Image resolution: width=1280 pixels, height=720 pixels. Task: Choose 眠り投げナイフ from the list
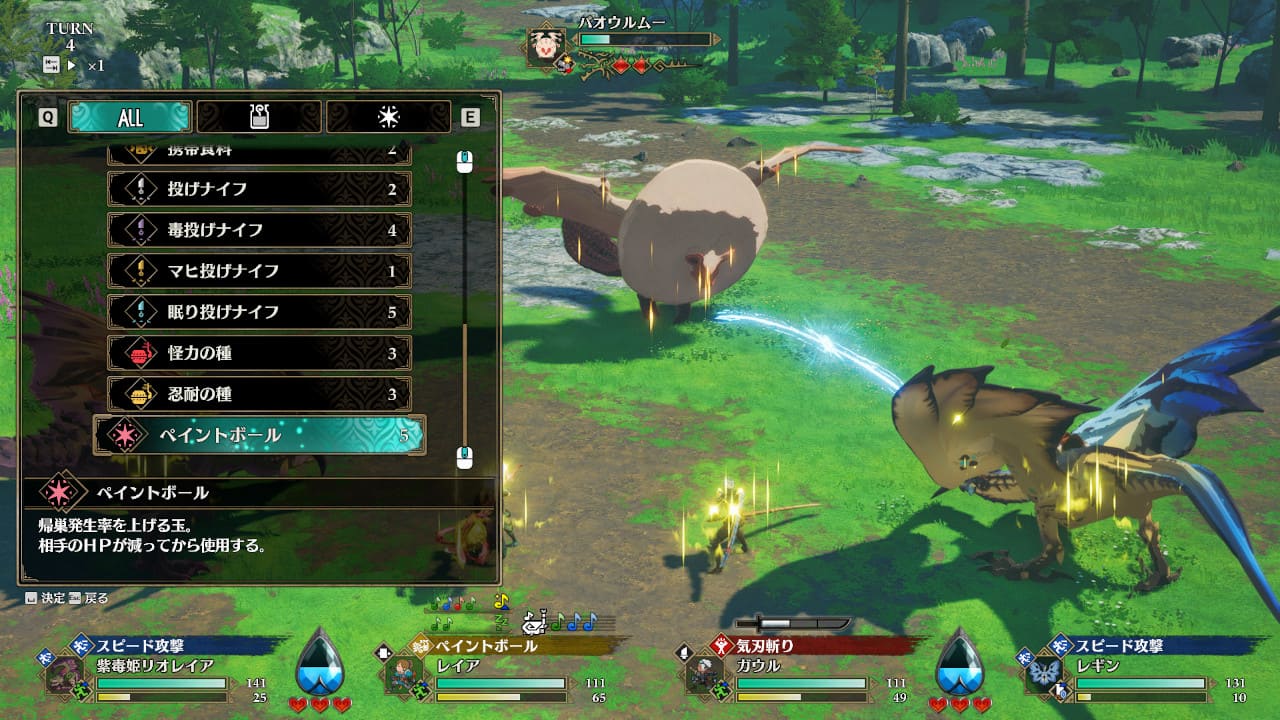pyautogui.click(x=259, y=312)
